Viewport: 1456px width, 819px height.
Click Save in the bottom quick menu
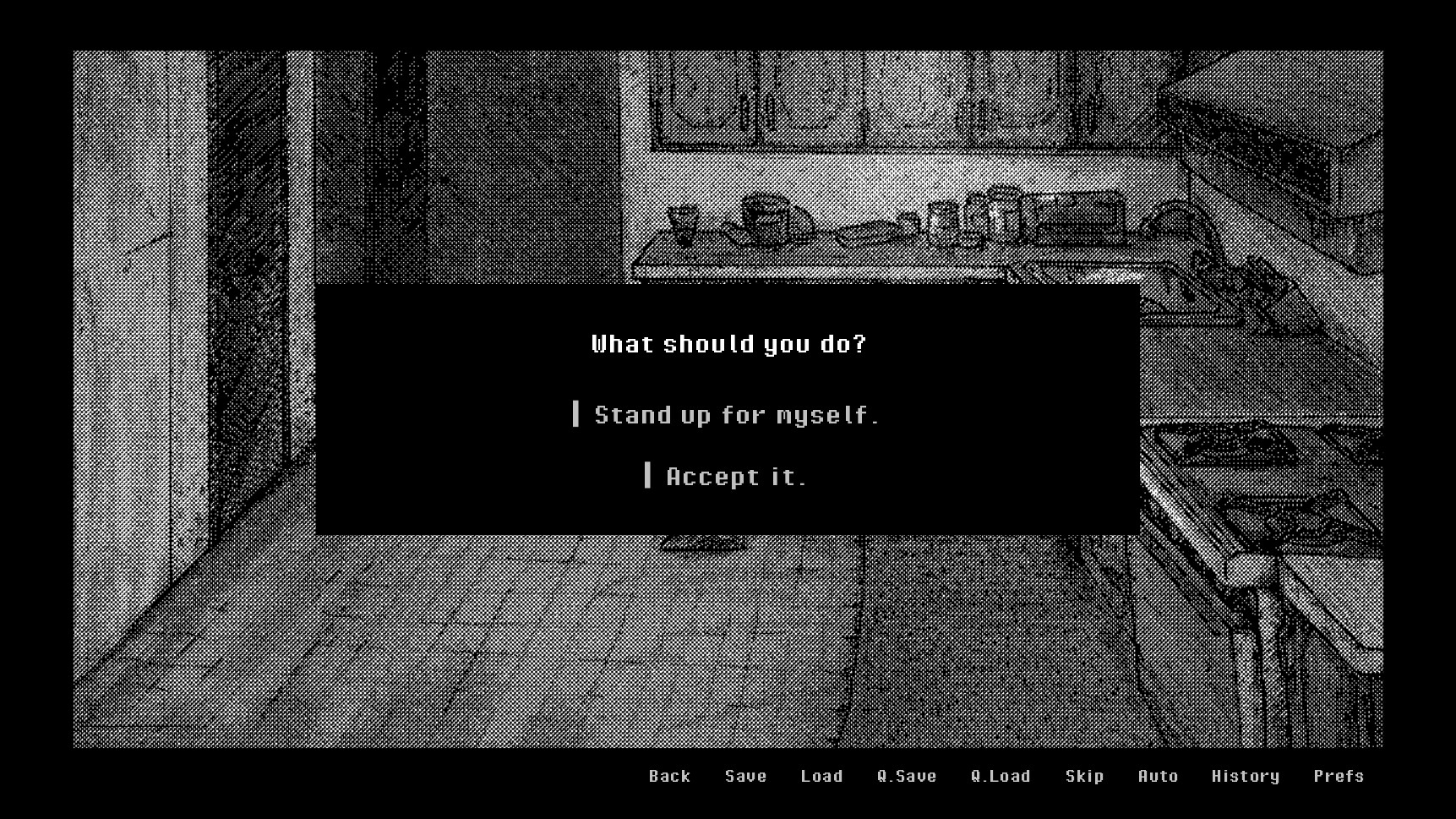pyautogui.click(x=744, y=776)
